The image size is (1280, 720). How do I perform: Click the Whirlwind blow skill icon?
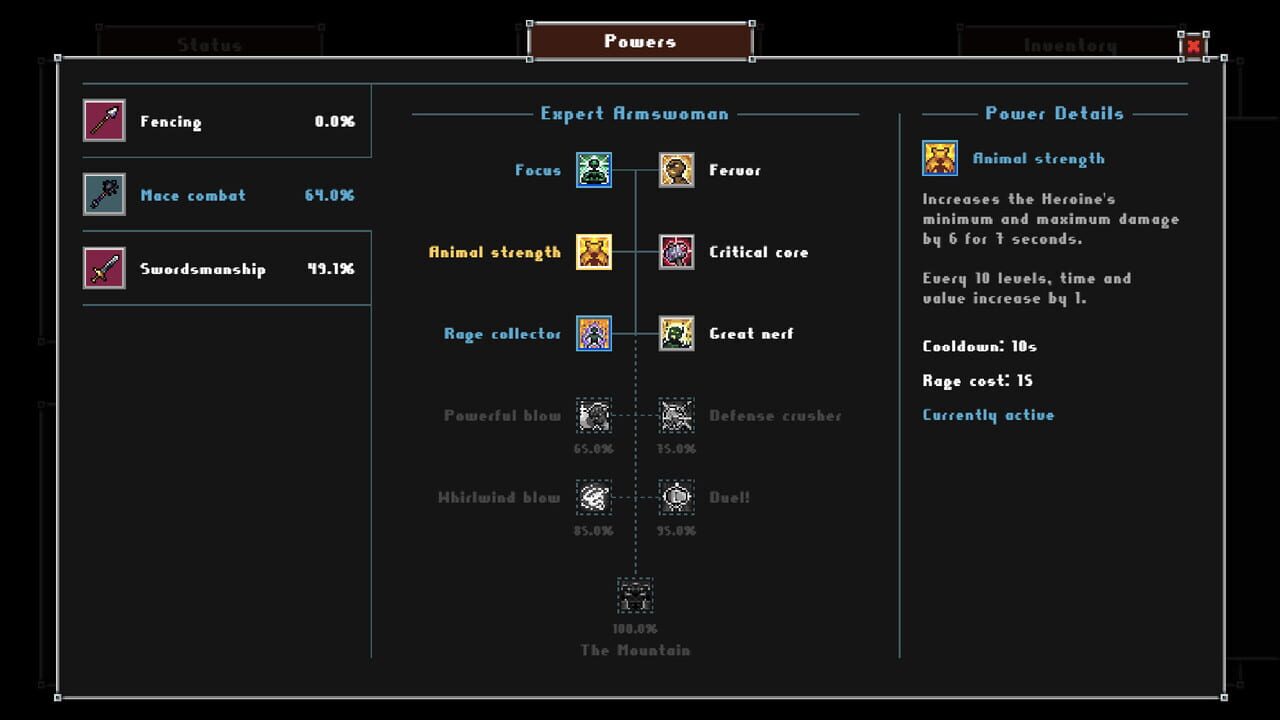pos(592,498)
